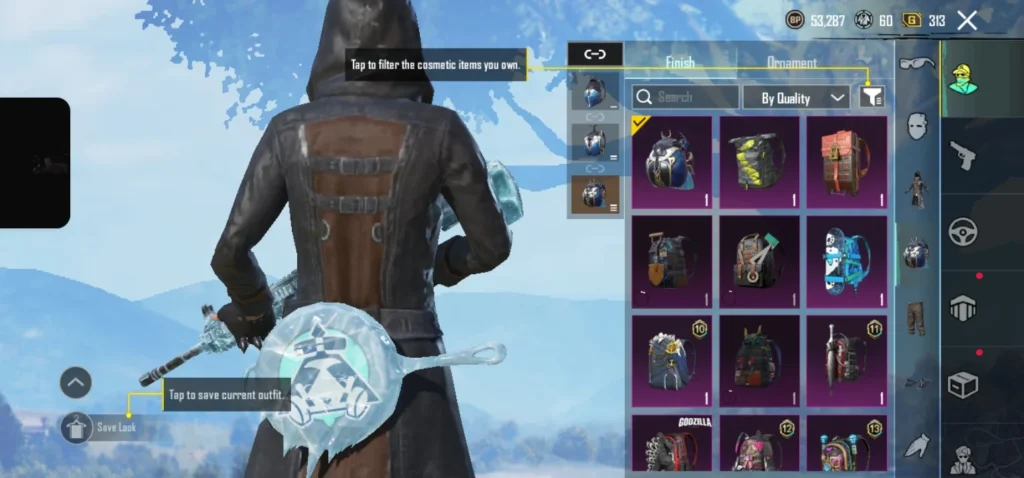Screen dimensions: 1024x478
Task: Switch to the pistol weapons section
Action: pos(961,155)
